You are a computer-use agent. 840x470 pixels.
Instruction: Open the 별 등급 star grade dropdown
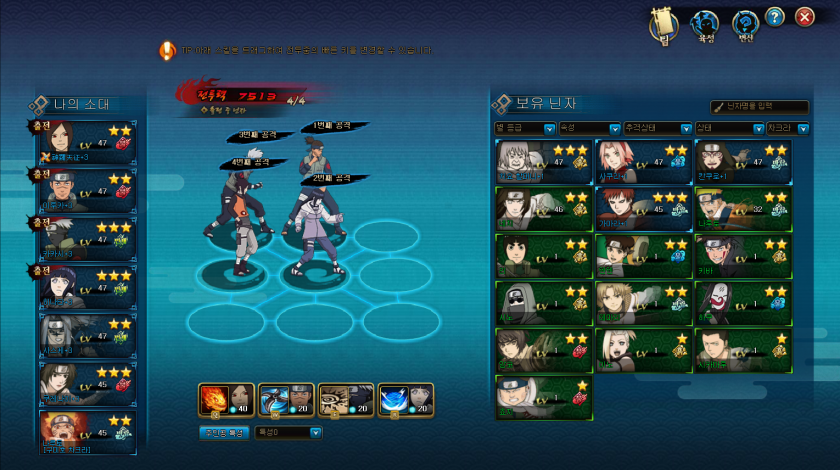coord(525,128)
